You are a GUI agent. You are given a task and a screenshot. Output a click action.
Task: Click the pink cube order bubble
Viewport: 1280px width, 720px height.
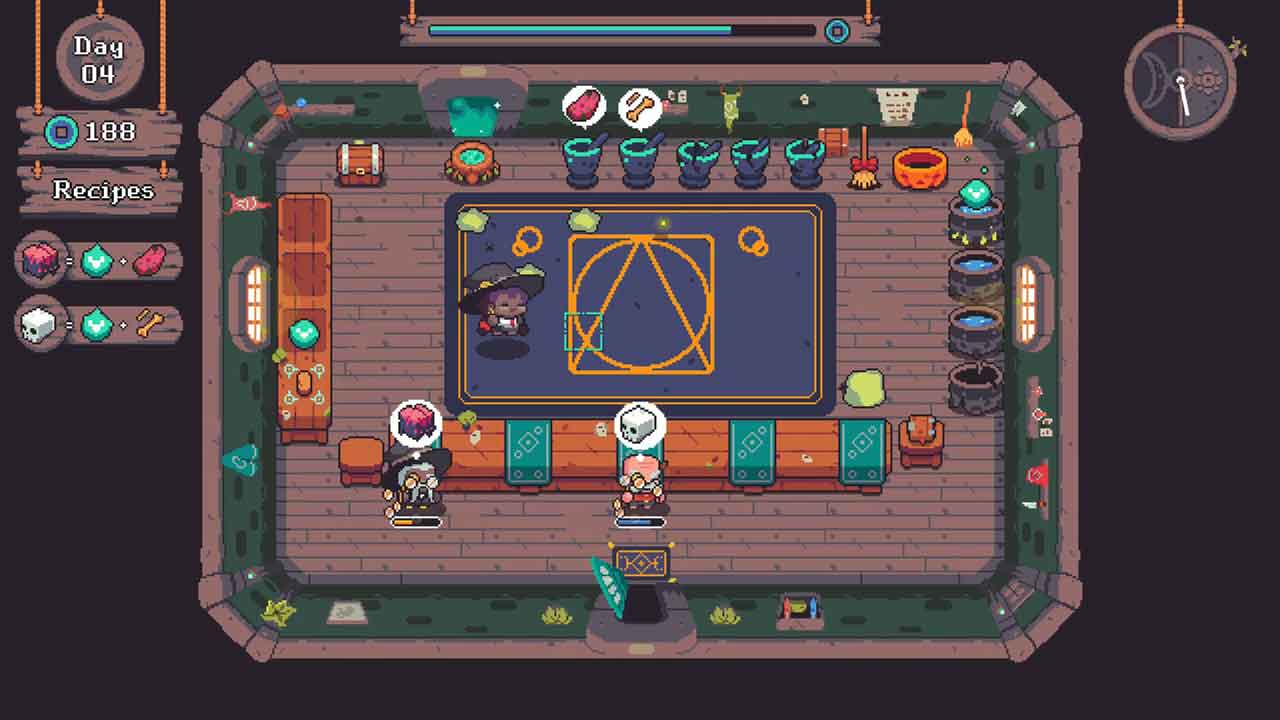415,422
